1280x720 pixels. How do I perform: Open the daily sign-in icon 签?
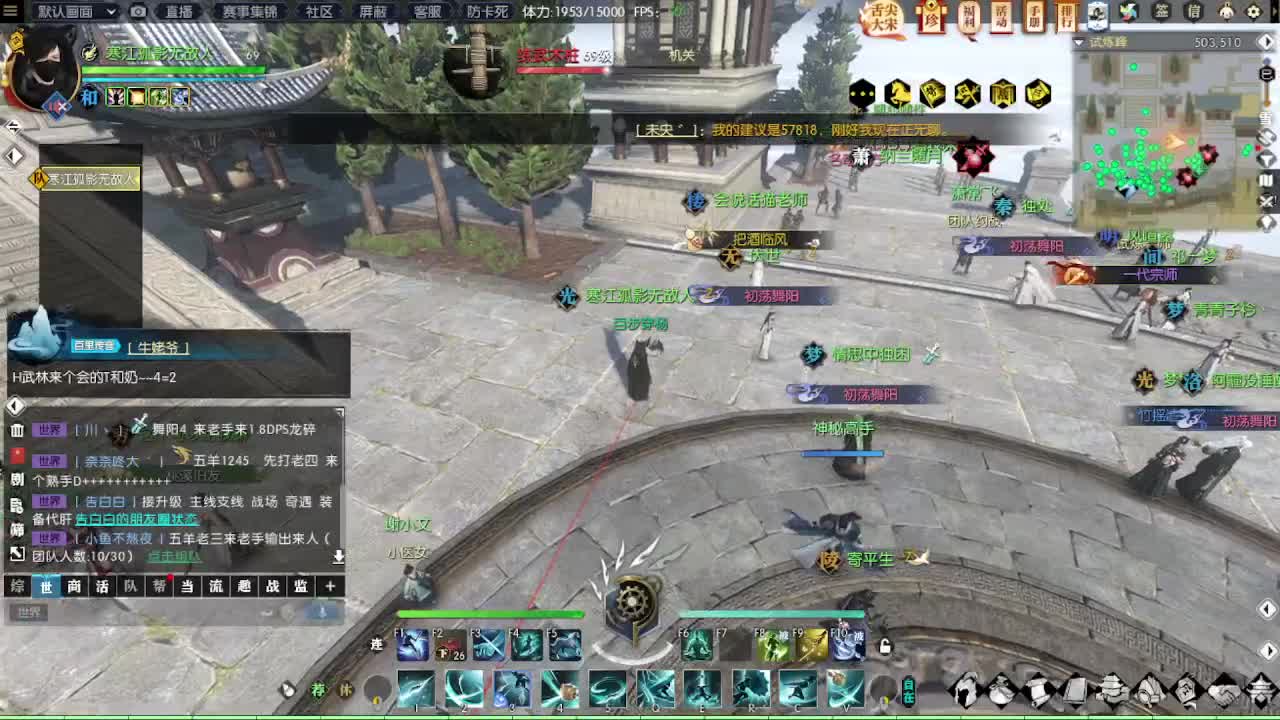point(1161,11)
